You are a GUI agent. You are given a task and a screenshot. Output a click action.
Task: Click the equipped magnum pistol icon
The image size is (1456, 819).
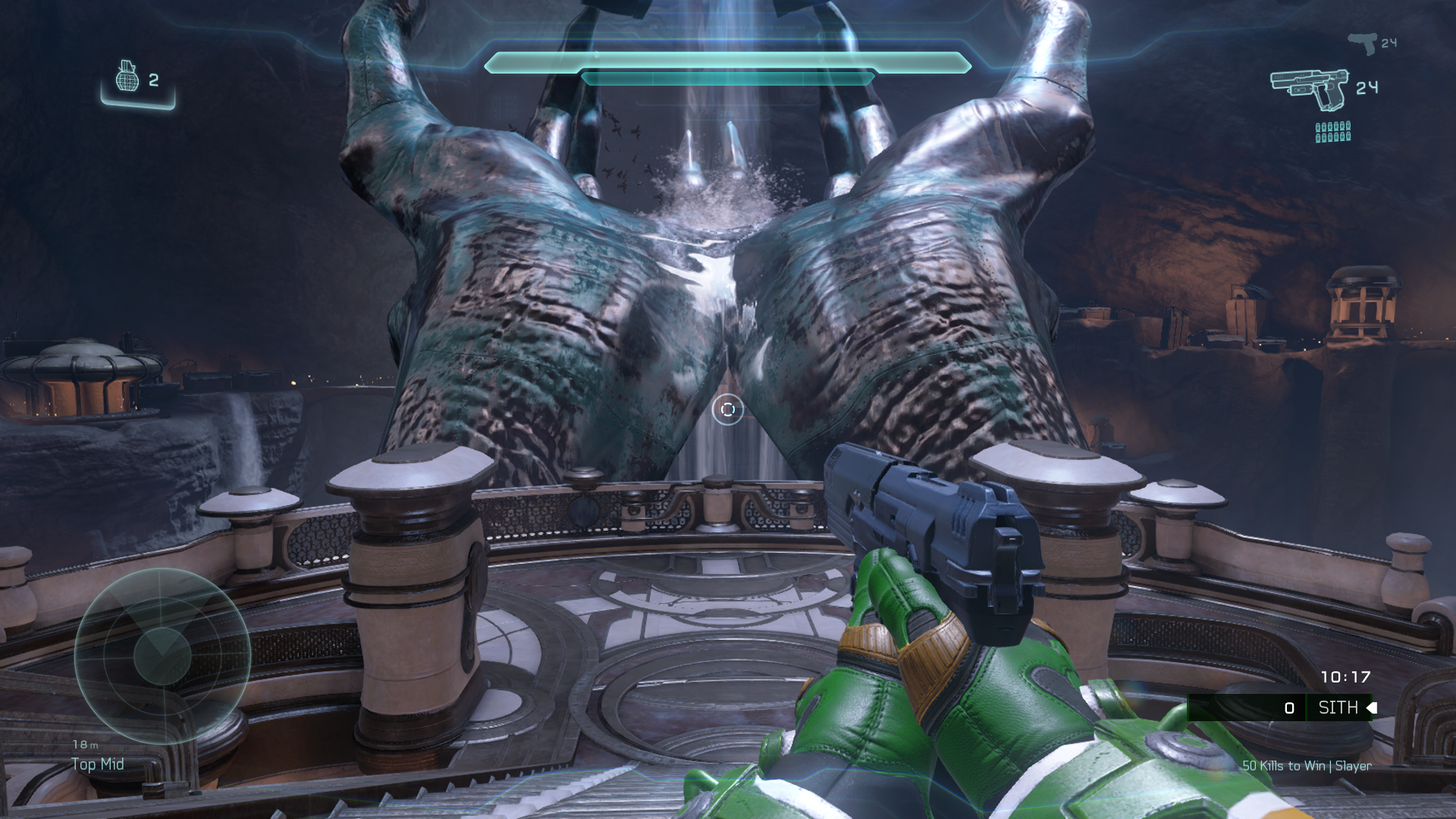pyautogui.click(x=1310, y=89)
